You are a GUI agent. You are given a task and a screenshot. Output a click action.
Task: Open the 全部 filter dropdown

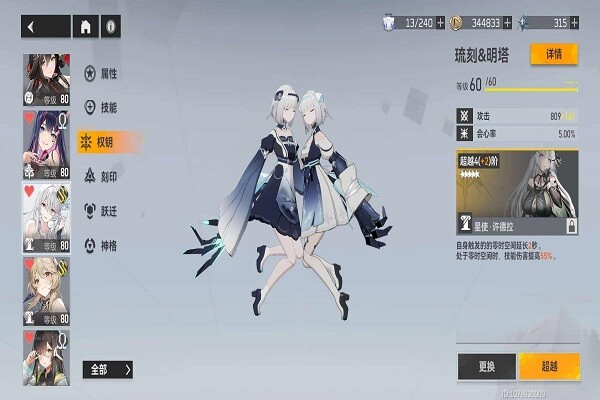click(x=107, y=370)
